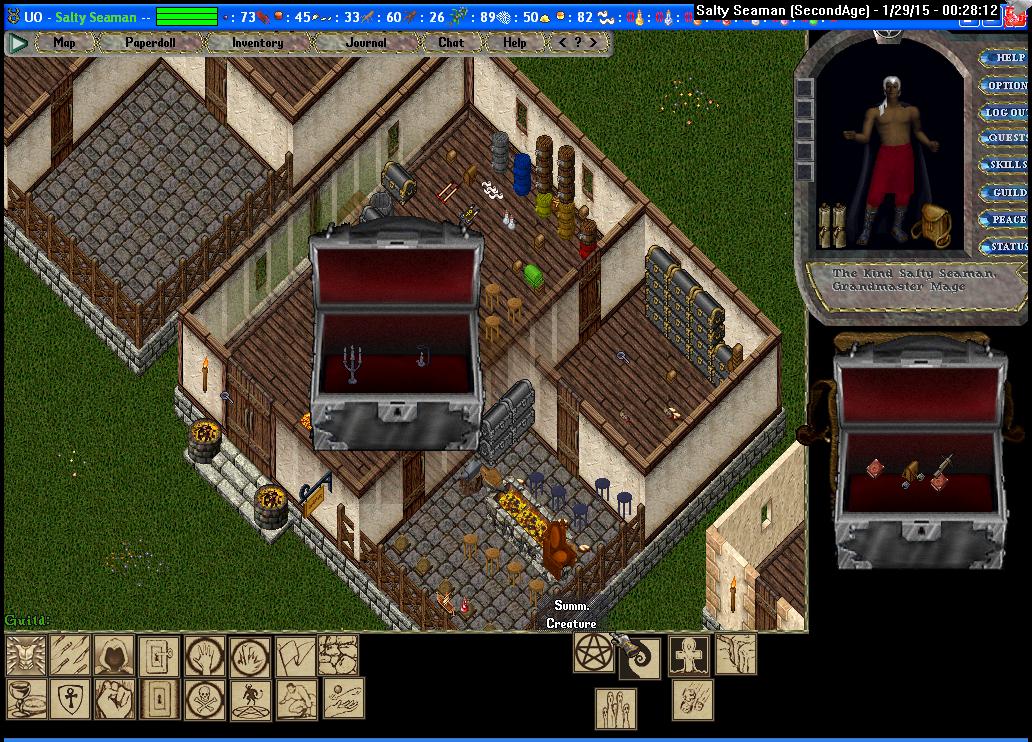1032x742 pixels.
Task: Click the hooded figure spell icon
Action: [114, 655]
